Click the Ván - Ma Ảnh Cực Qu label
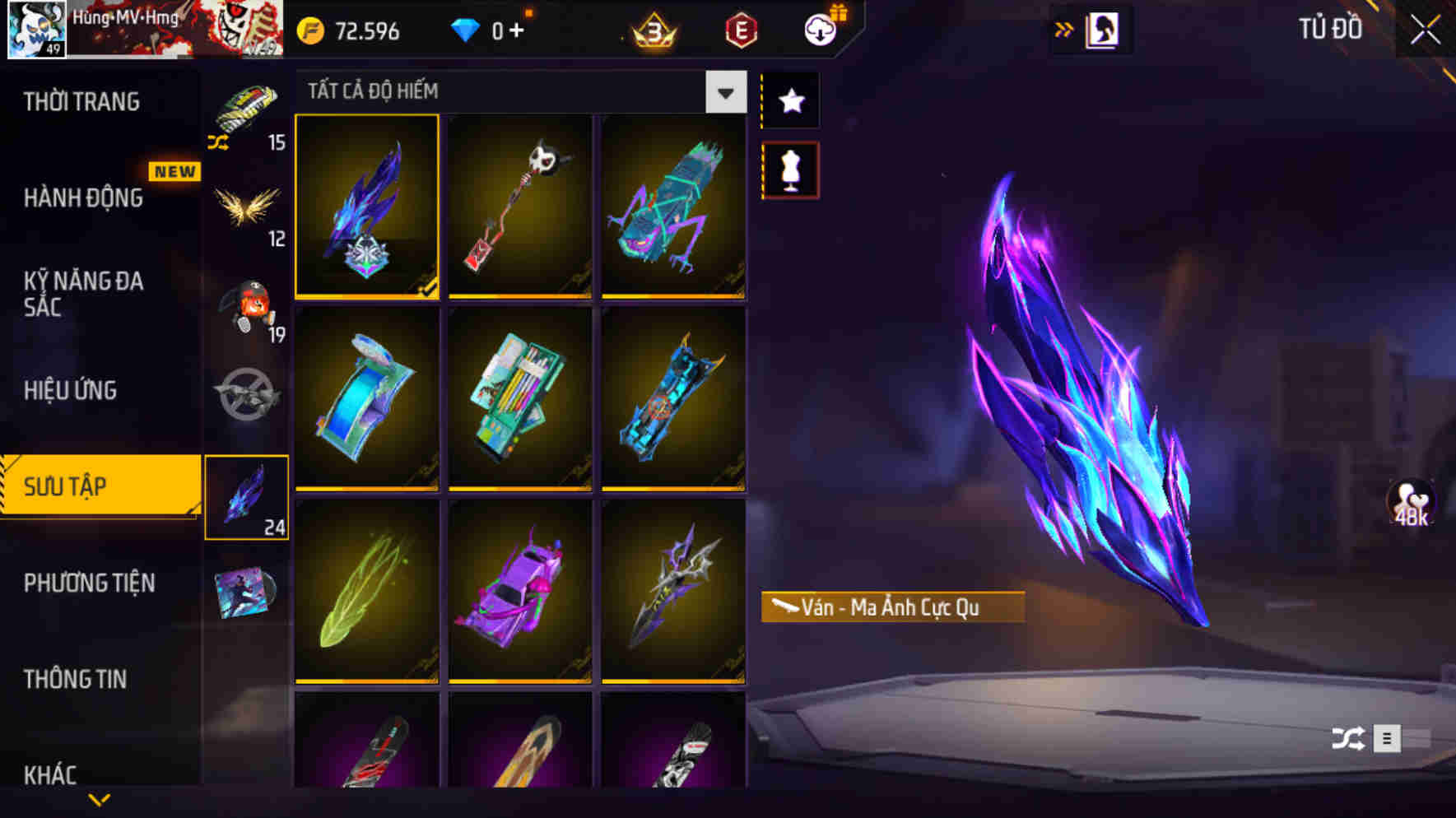1456x818 pixels. [891, 608]
